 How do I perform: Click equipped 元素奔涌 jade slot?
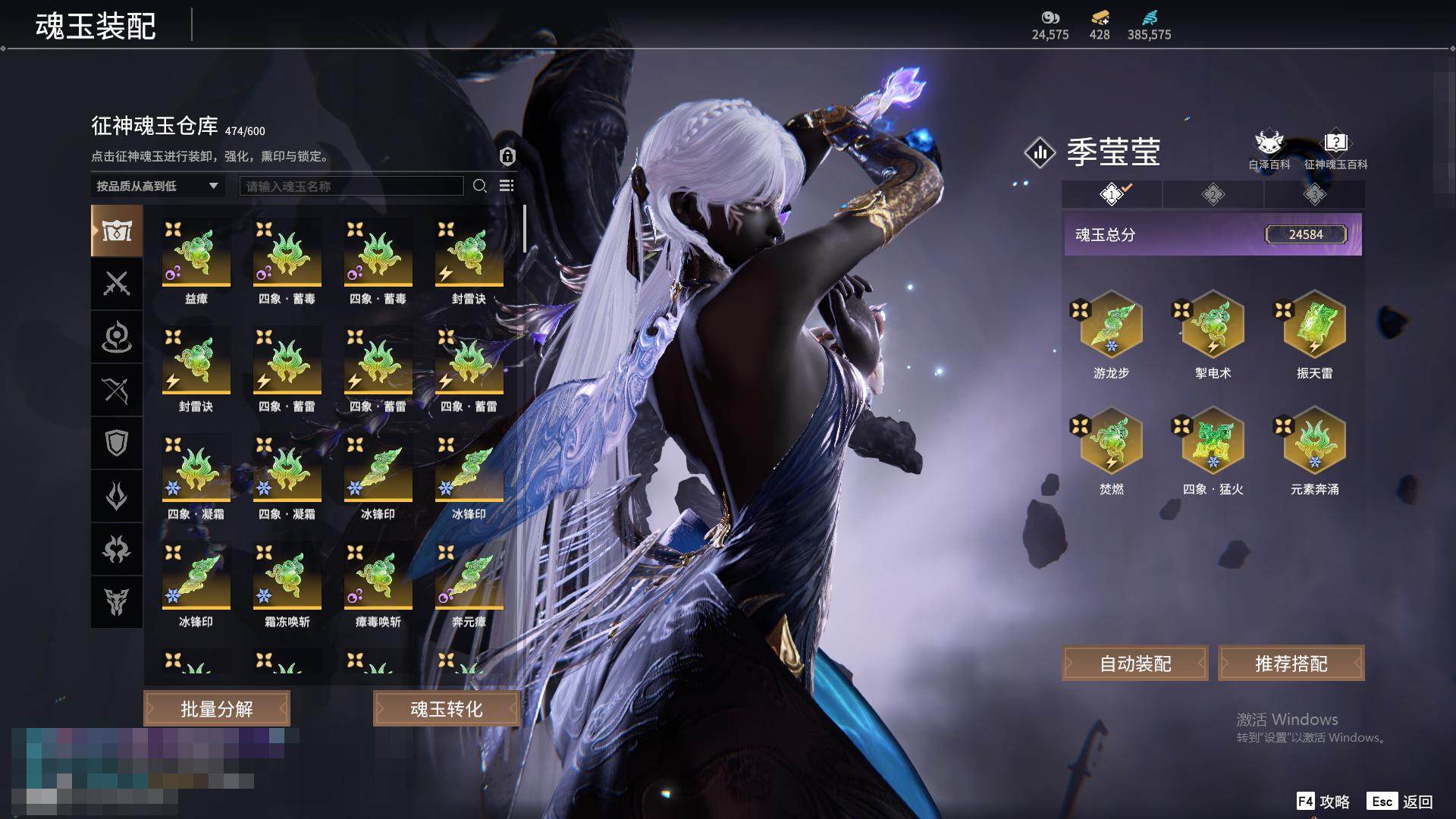1314,442
